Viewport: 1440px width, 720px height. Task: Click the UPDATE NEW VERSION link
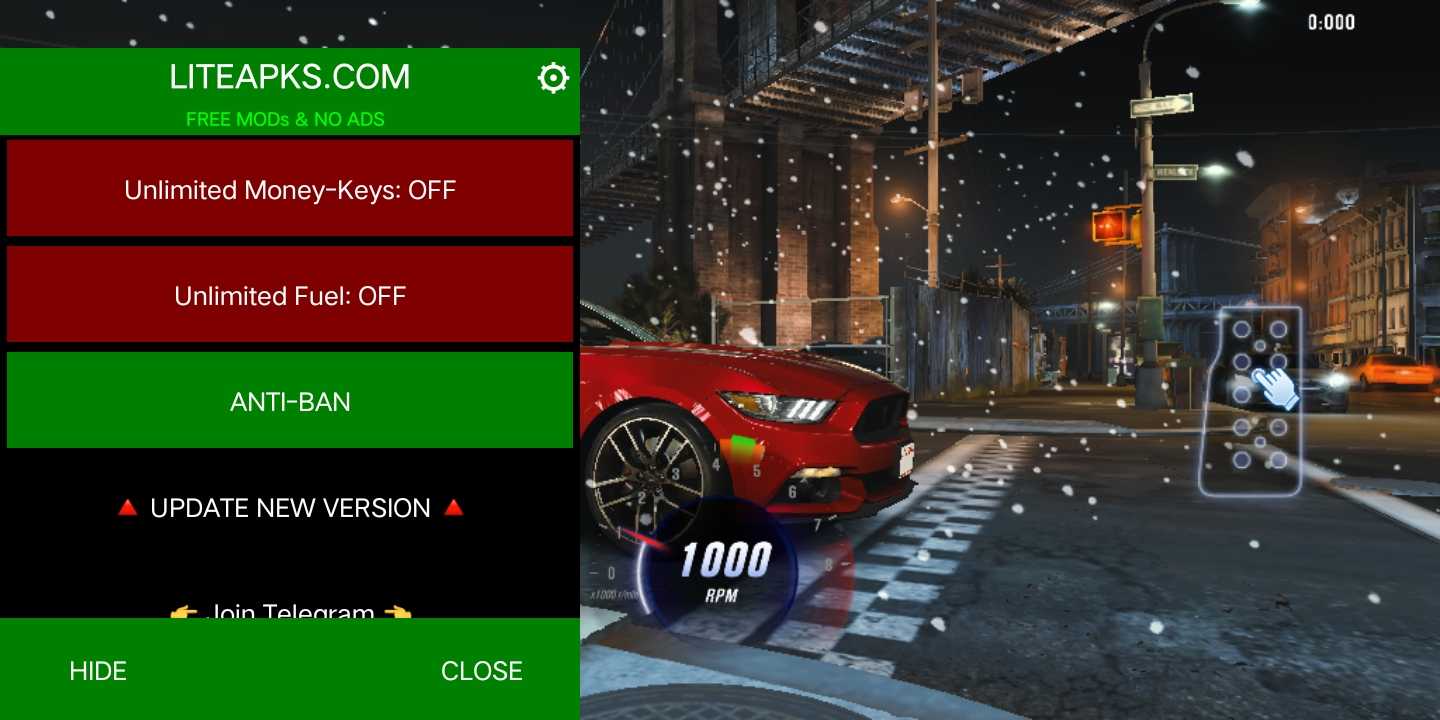[290, 508]
